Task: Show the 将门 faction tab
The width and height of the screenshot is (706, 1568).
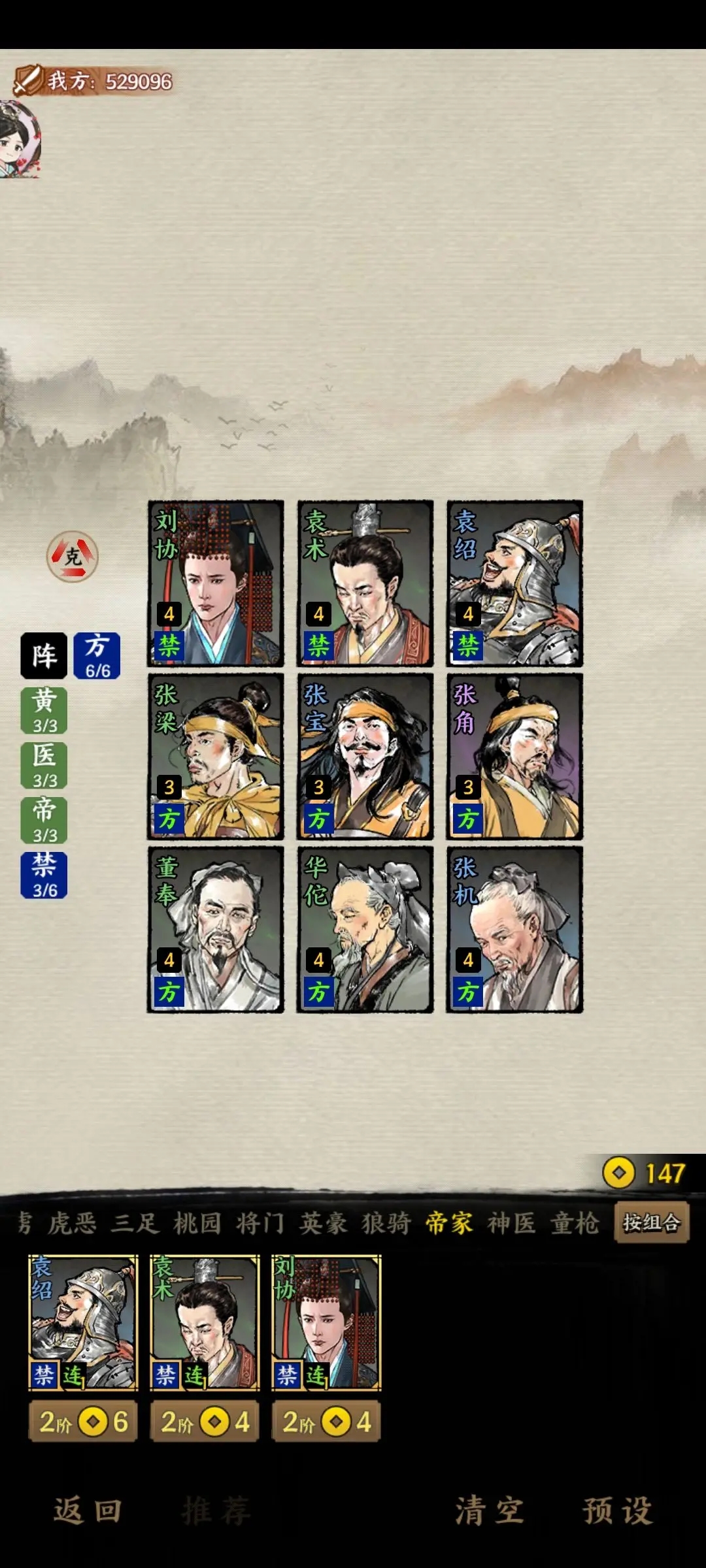Action: (x=260, y=1223)
